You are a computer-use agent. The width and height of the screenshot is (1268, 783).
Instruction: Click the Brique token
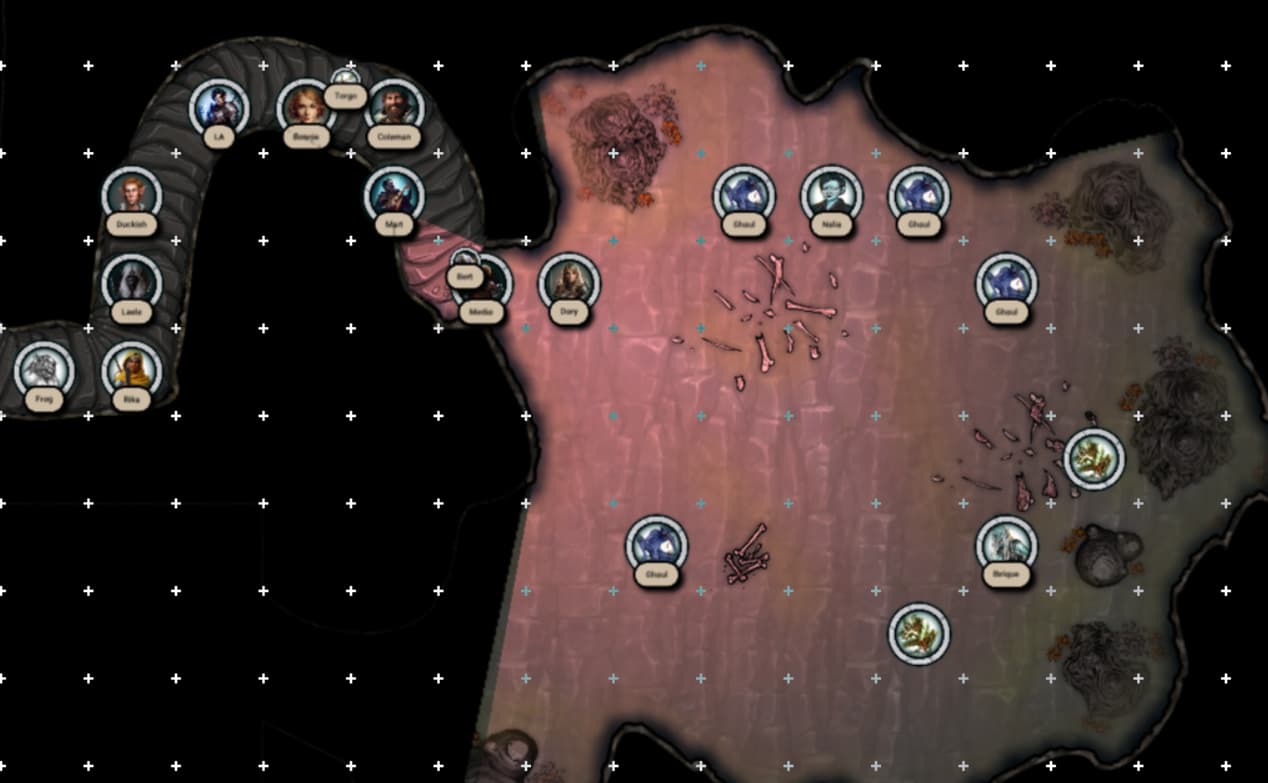[1006, 546]
